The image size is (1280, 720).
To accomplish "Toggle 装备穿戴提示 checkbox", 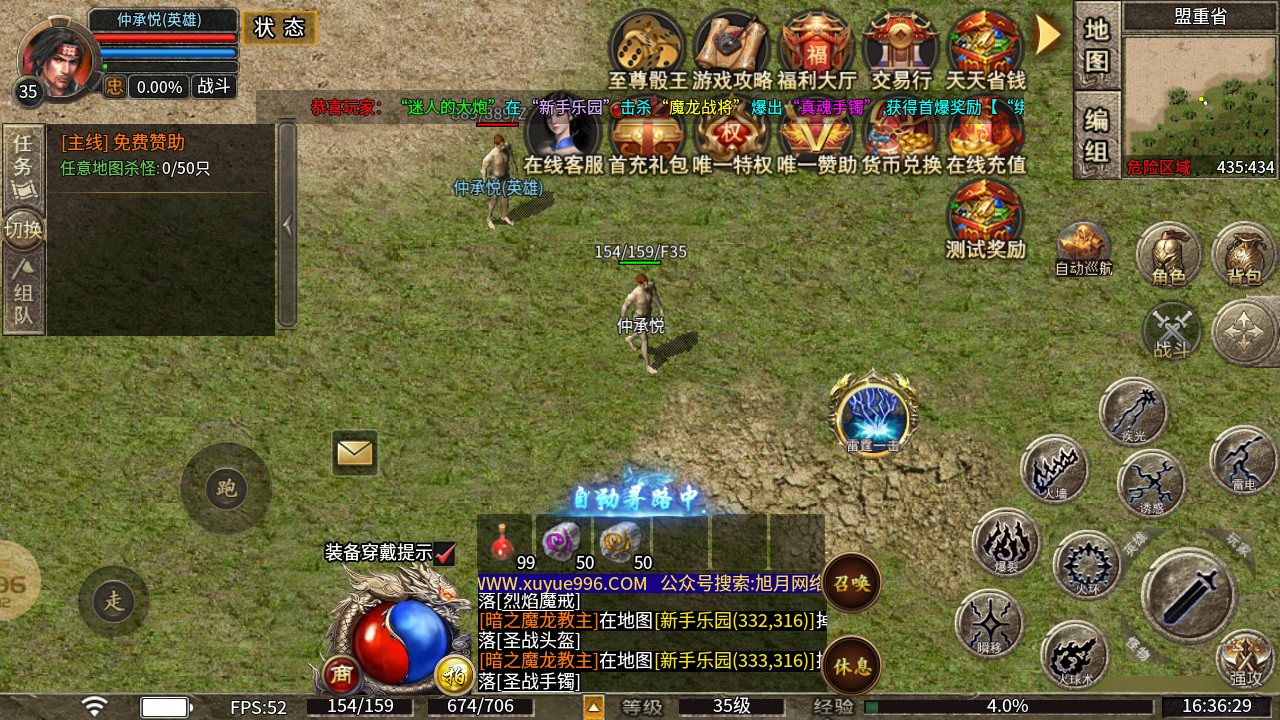I will click(445, 553).
